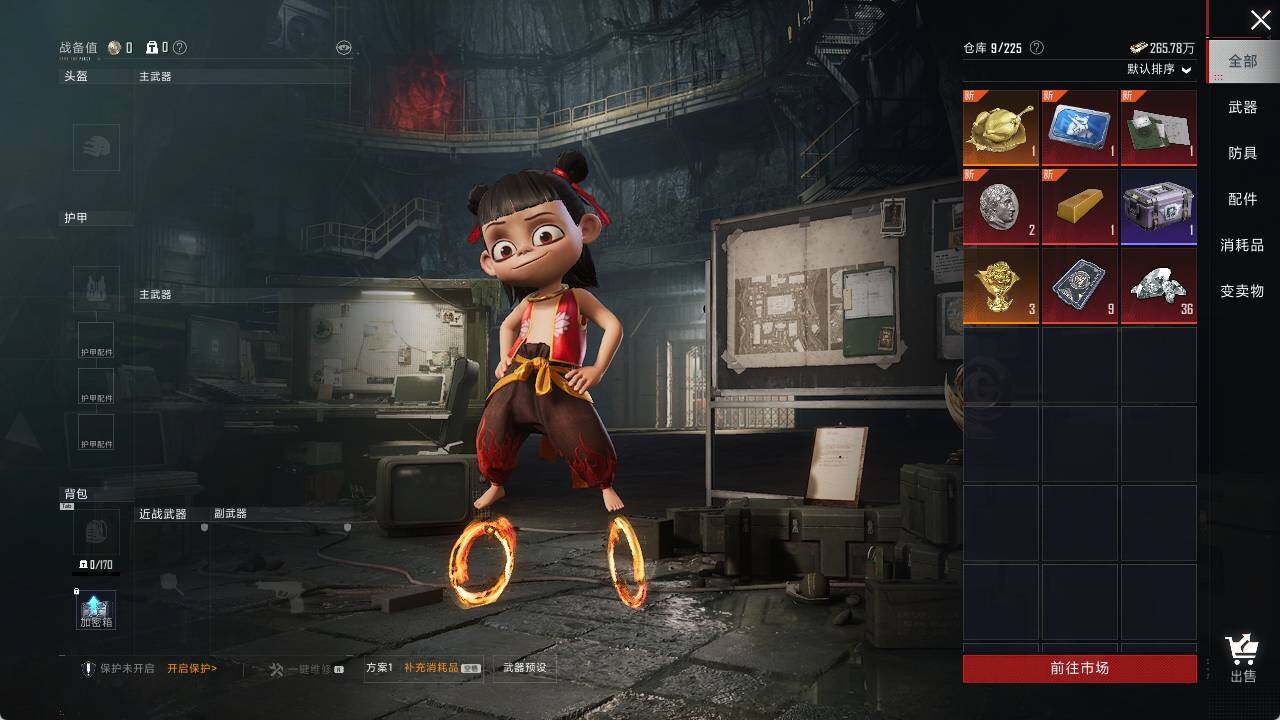Select the diamonds stack of 36
The height and width of the screenshot is (720, 1280).
coord(1158,285)
